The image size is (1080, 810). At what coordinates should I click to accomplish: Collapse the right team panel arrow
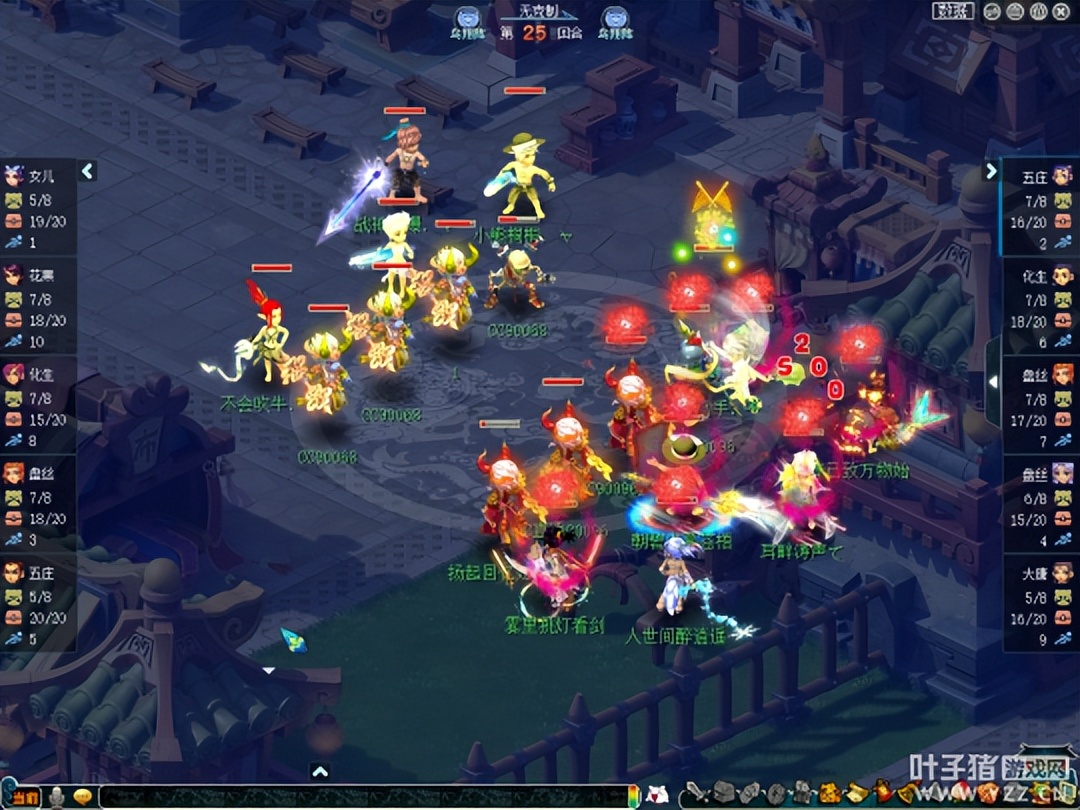click(x=991, y=171)
